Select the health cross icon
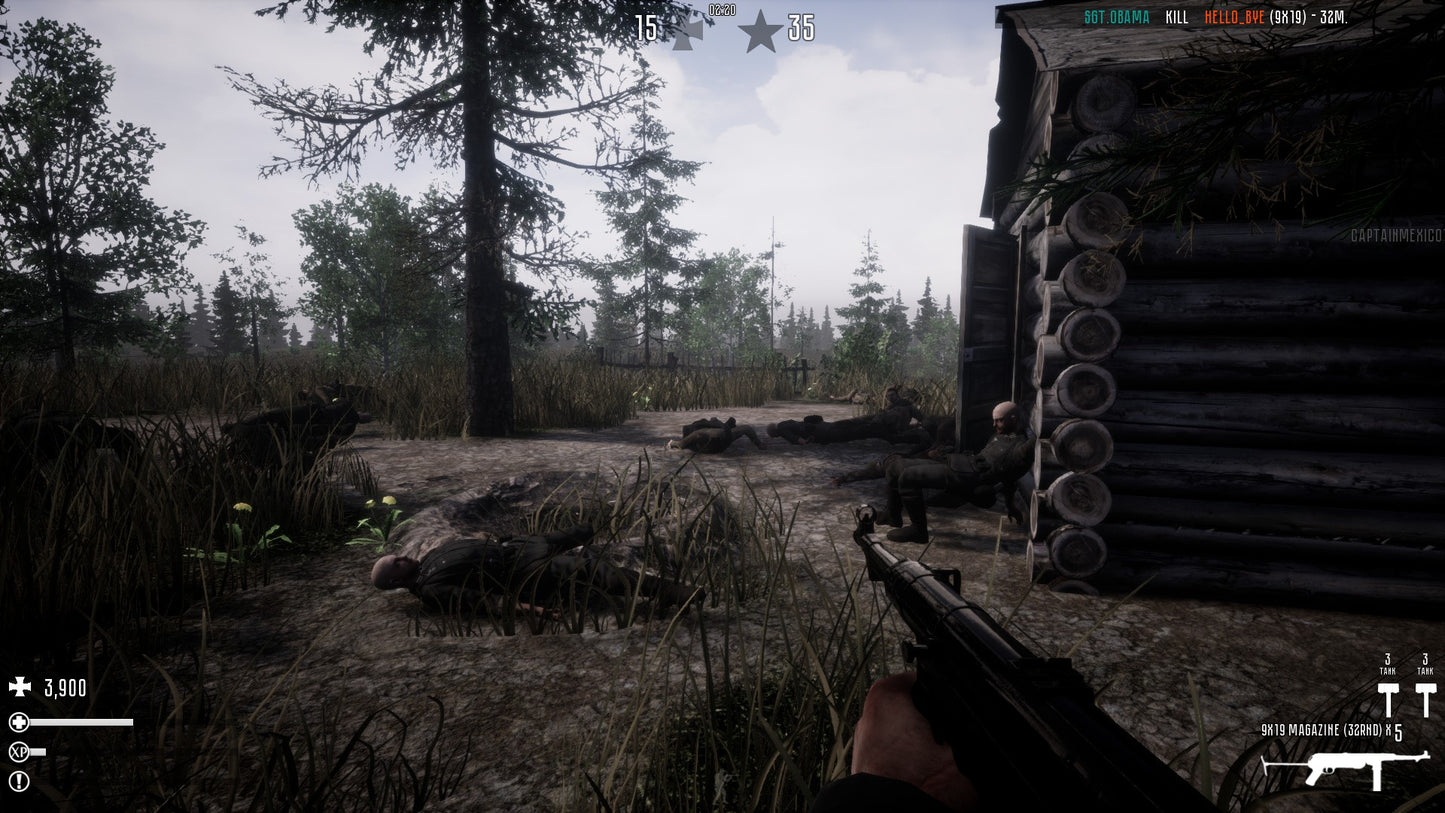The width and height of the screenshot is (1445, 813). click(18, 722)
